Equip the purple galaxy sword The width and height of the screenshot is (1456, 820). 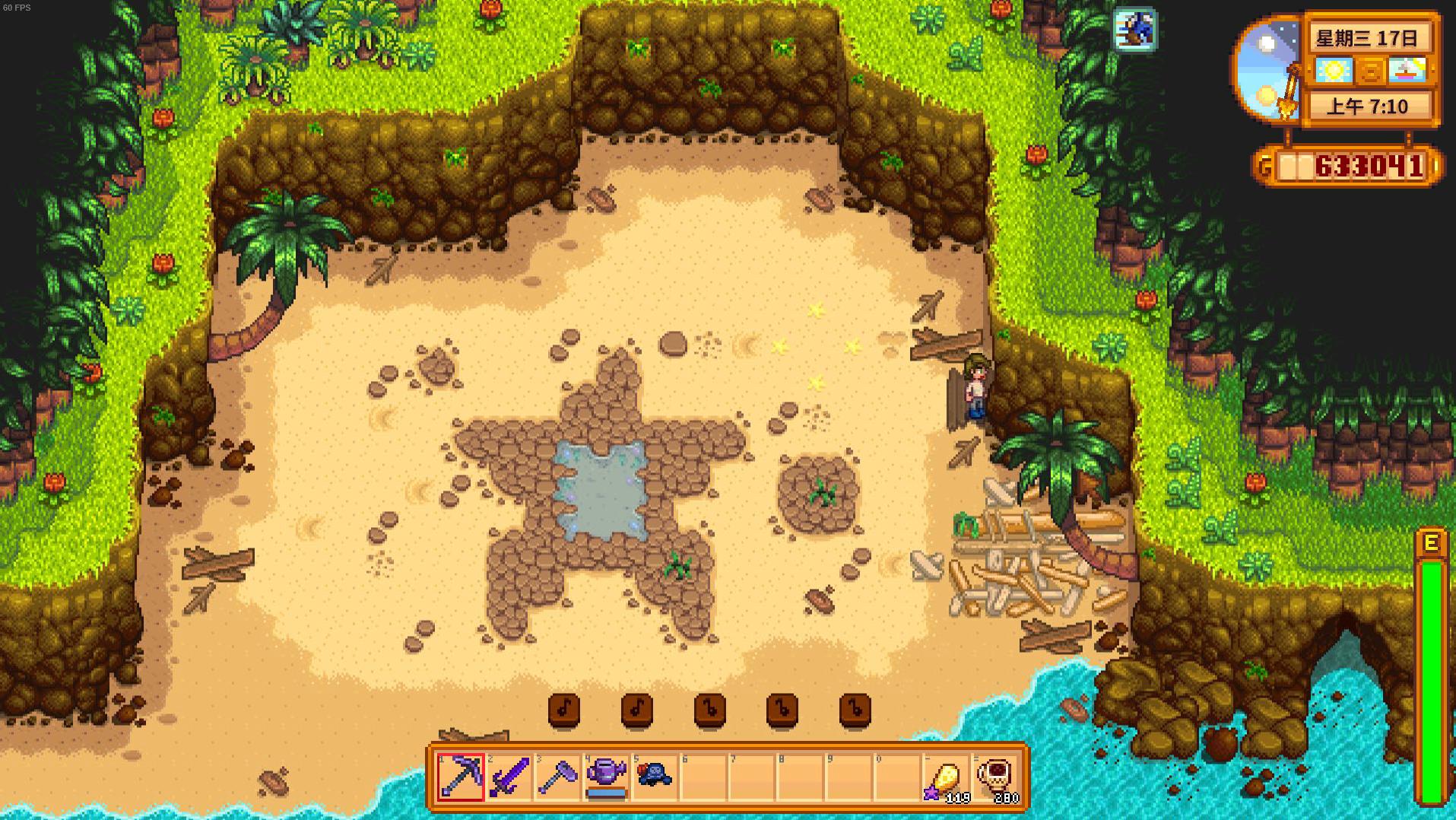click(509, 777)
